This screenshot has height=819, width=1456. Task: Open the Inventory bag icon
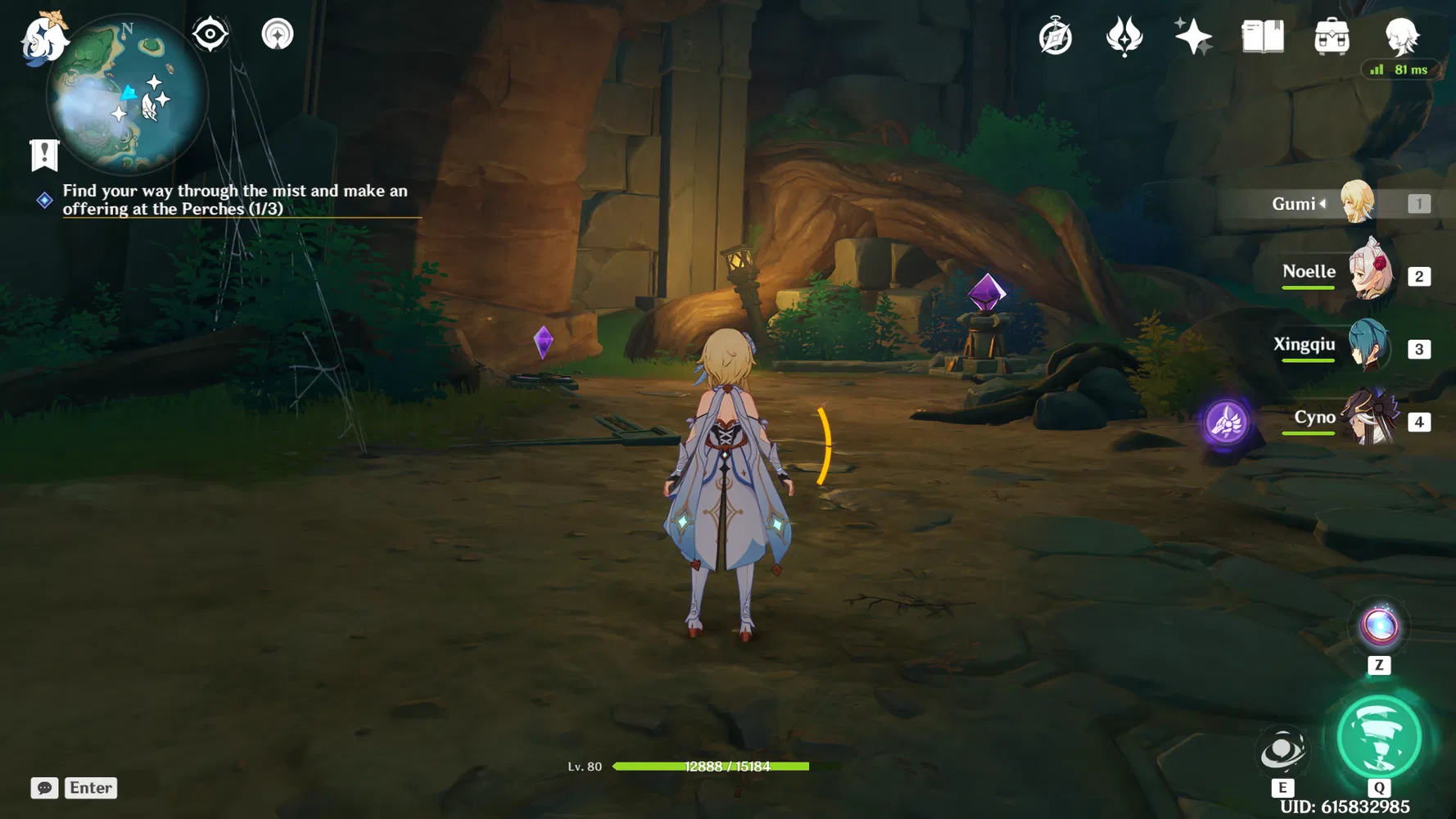click(1332, 36)
